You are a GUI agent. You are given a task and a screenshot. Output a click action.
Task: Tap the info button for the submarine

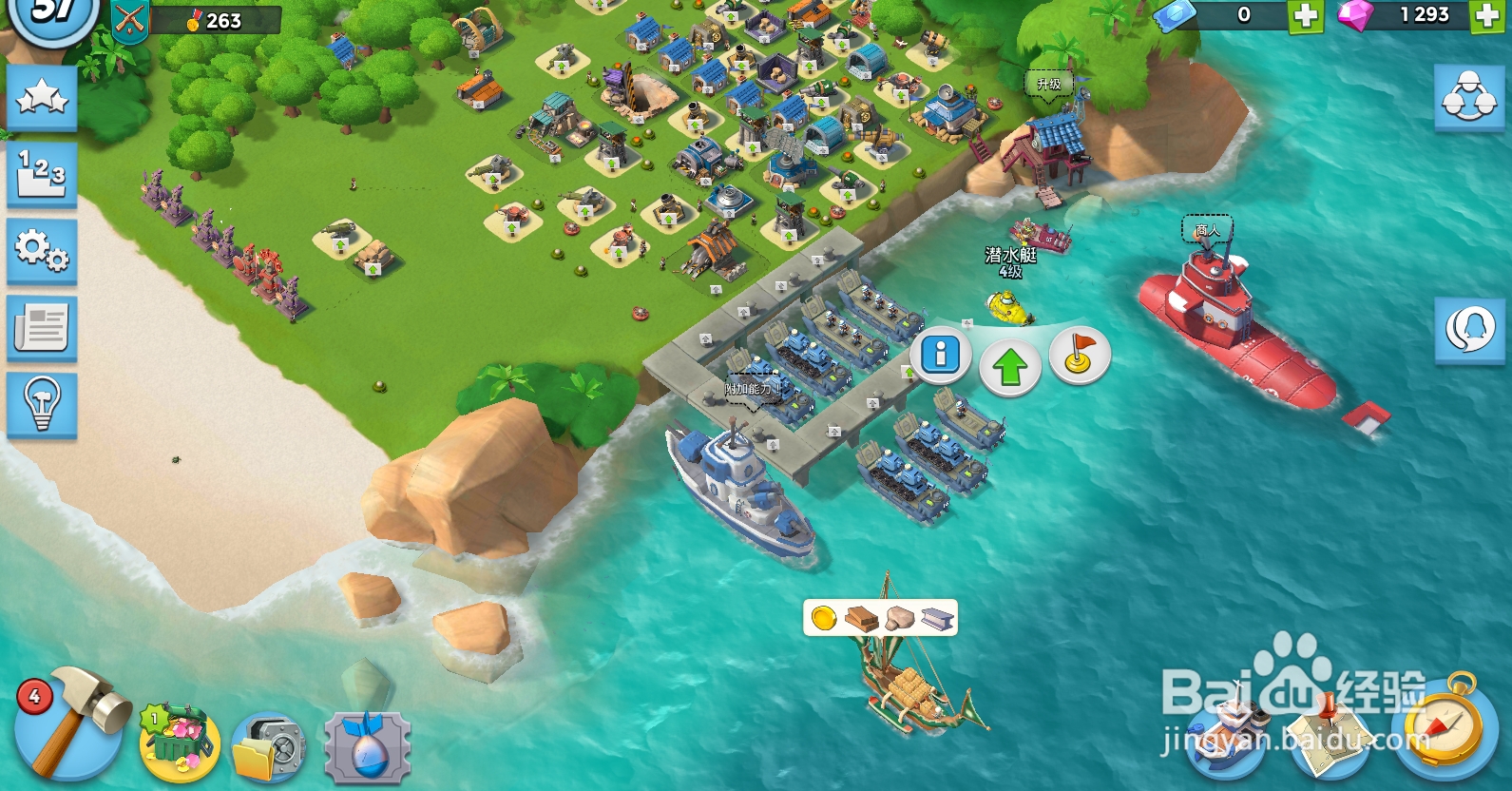pos(939,355)
